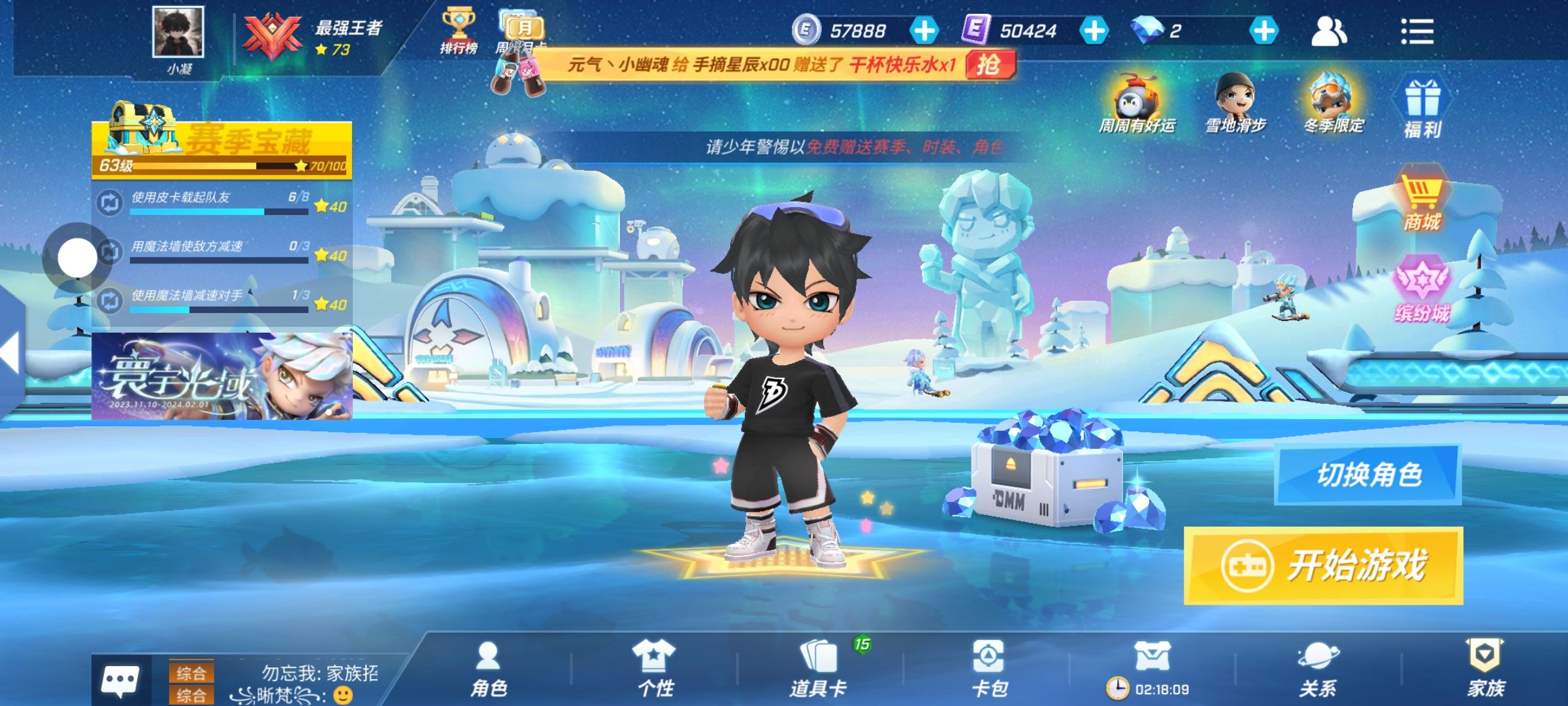Open the 周周有好运 event
This screenshot has width=1568, height=706.
(x=1137, y=105)
